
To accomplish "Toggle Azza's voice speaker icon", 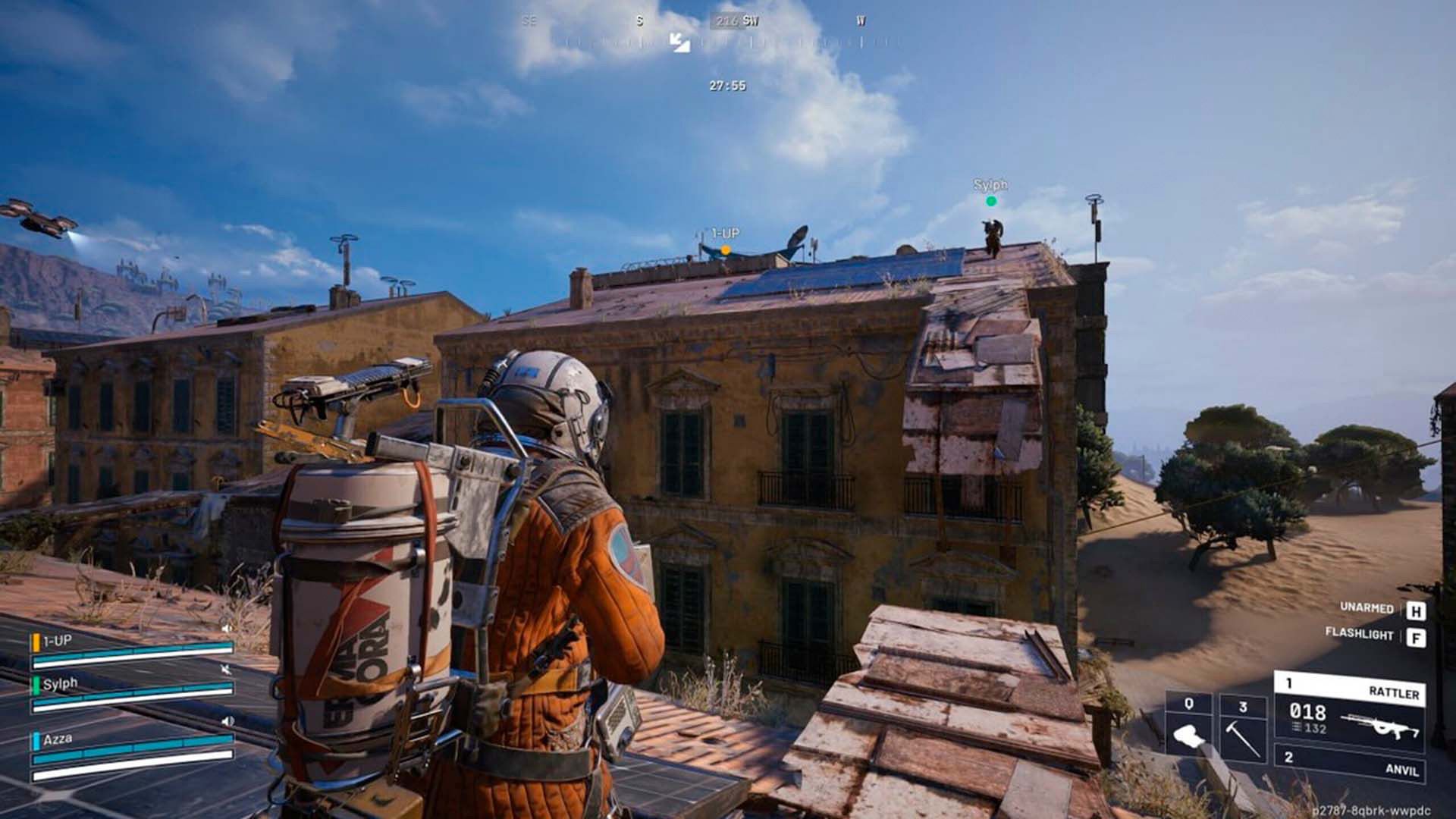I will coord(227,720).
